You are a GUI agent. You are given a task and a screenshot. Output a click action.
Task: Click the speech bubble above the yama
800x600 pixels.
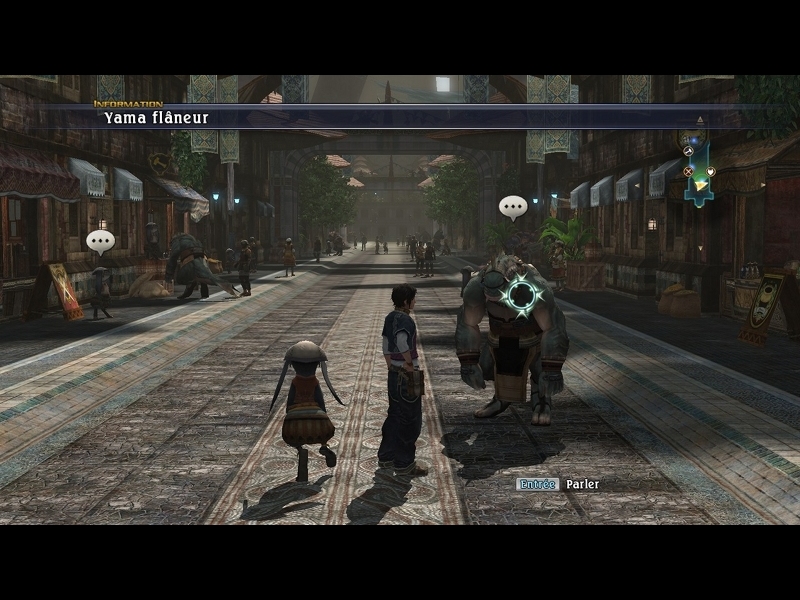point(513,208)
